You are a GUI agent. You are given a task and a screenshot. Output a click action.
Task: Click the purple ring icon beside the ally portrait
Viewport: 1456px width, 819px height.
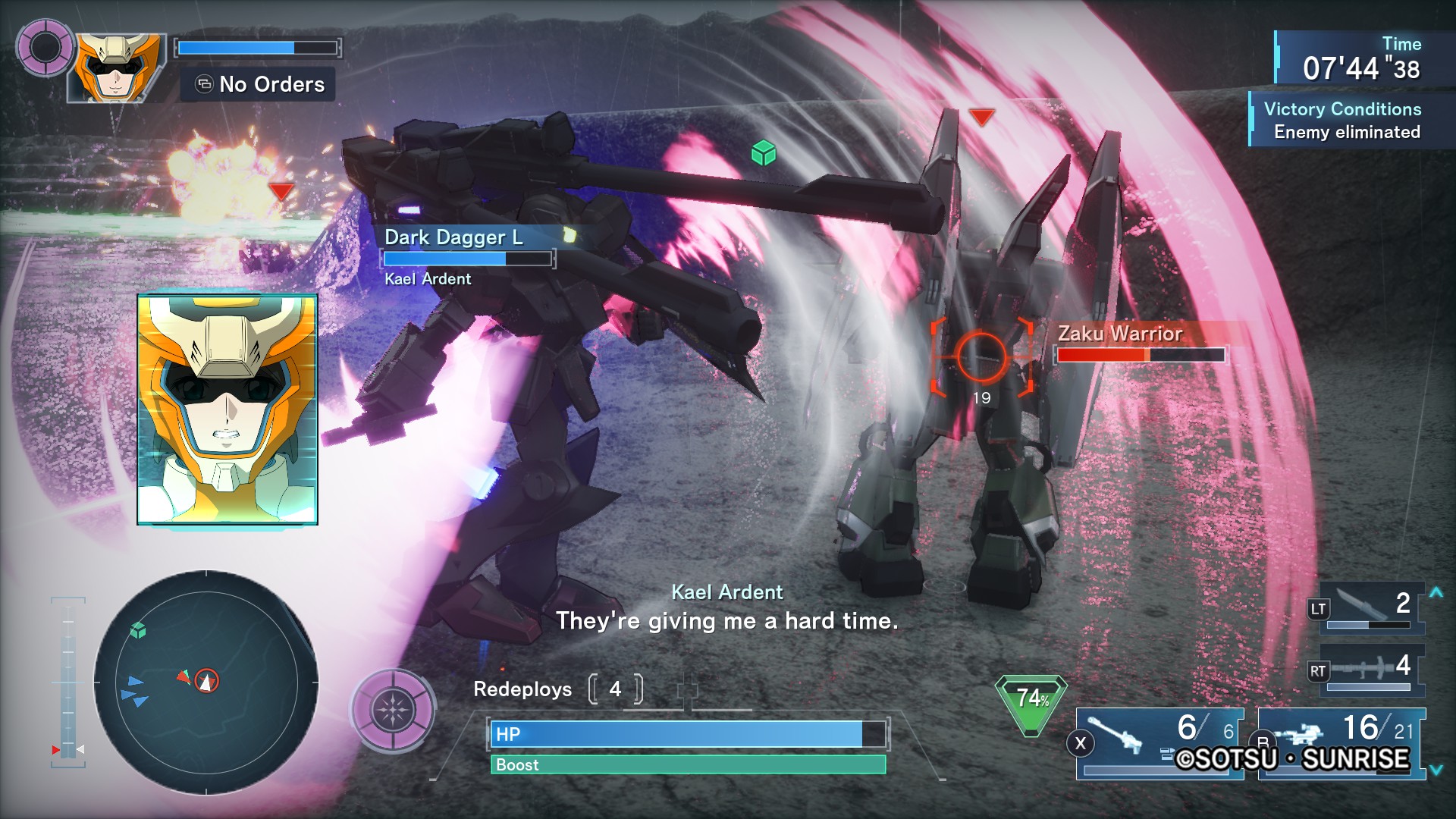click(45, 48)
